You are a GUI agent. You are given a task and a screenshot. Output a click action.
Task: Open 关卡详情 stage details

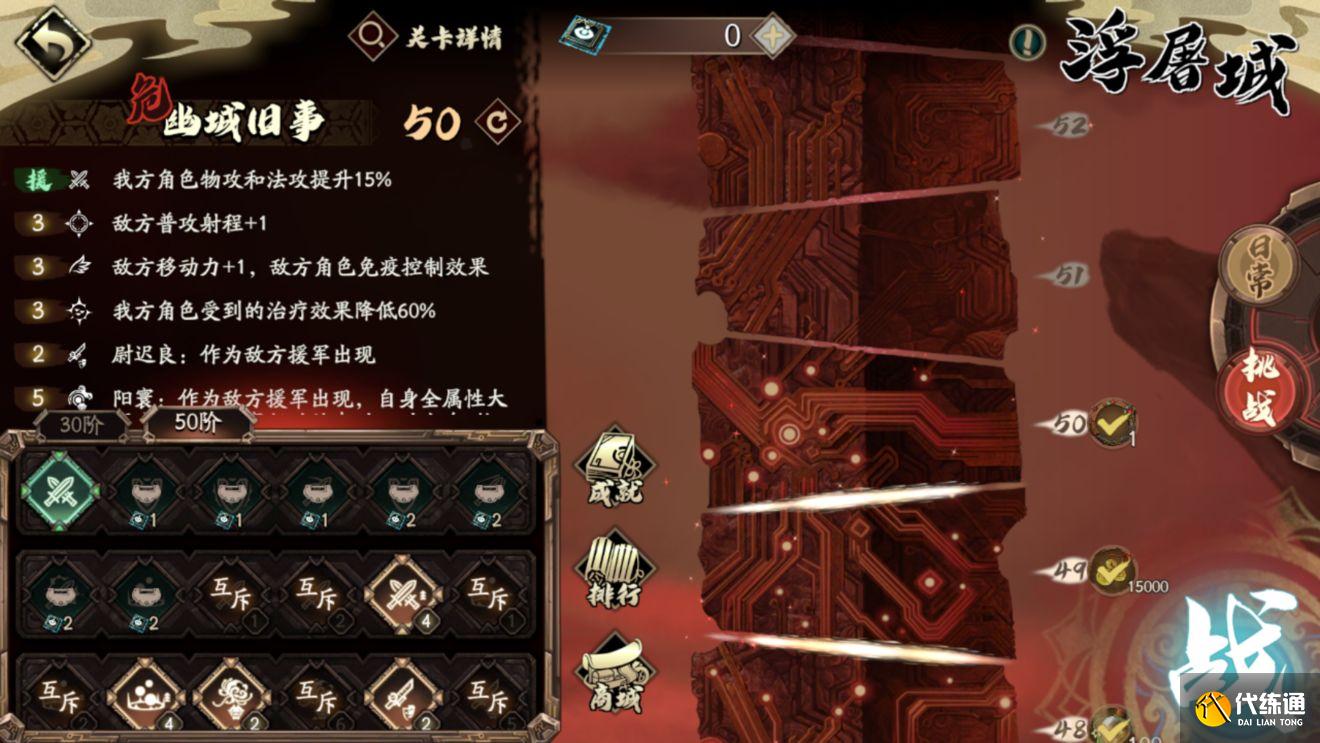pyautogui.click(x=428, y=38)
